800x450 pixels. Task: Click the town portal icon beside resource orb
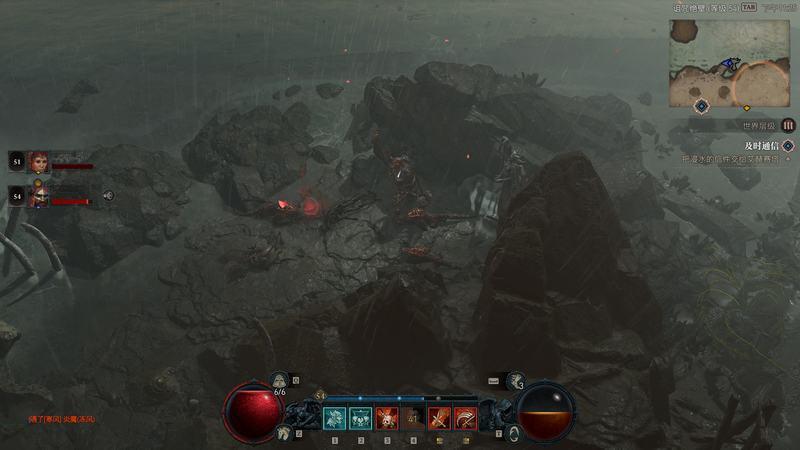pos(514,432)
